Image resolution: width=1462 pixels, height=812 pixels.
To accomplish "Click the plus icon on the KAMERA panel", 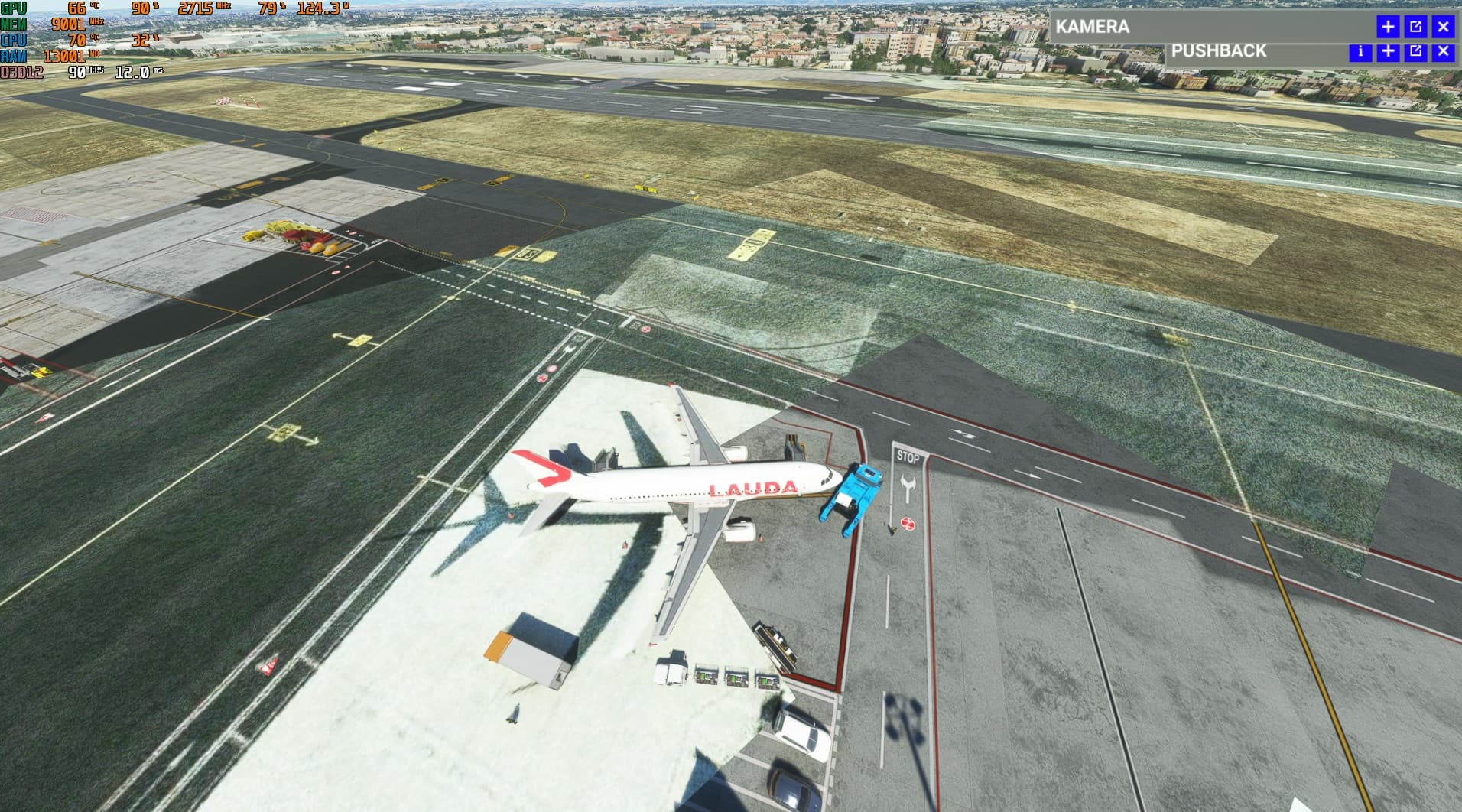I will 1388,28.
